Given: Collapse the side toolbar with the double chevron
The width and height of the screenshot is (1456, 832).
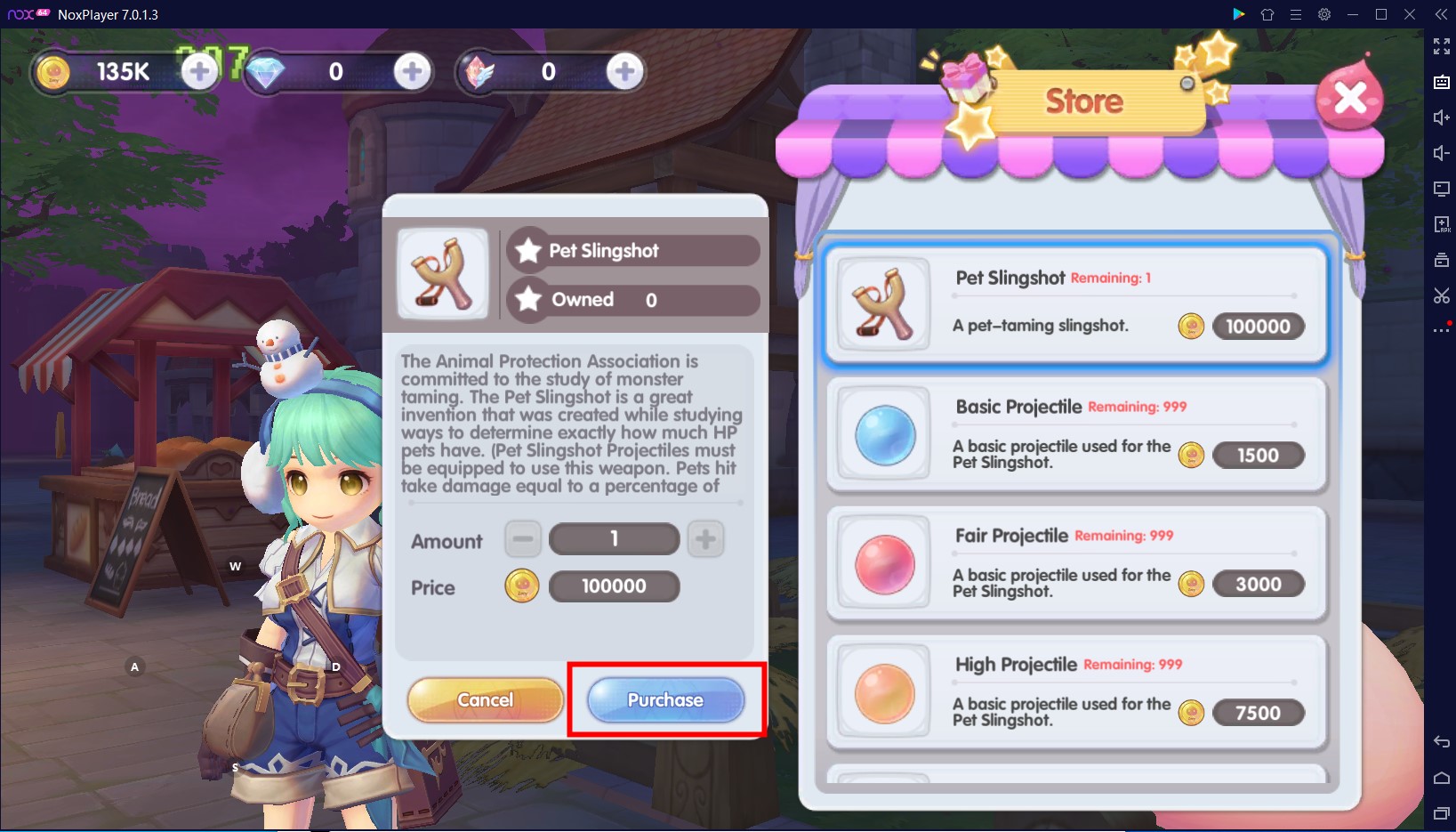Looking at the screenshot, I should [1440, 14].
